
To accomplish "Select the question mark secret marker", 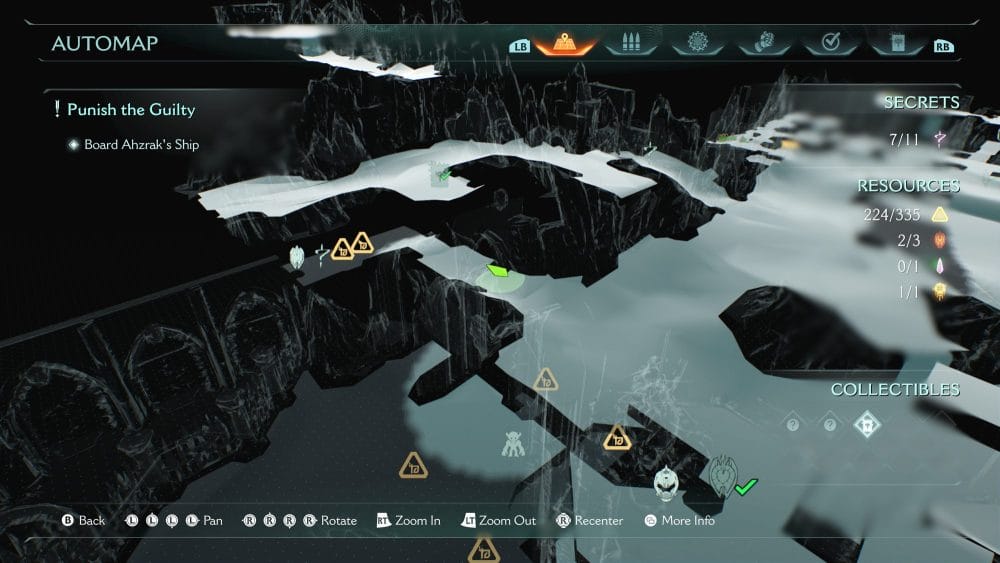I will click(x=321, y=254).
